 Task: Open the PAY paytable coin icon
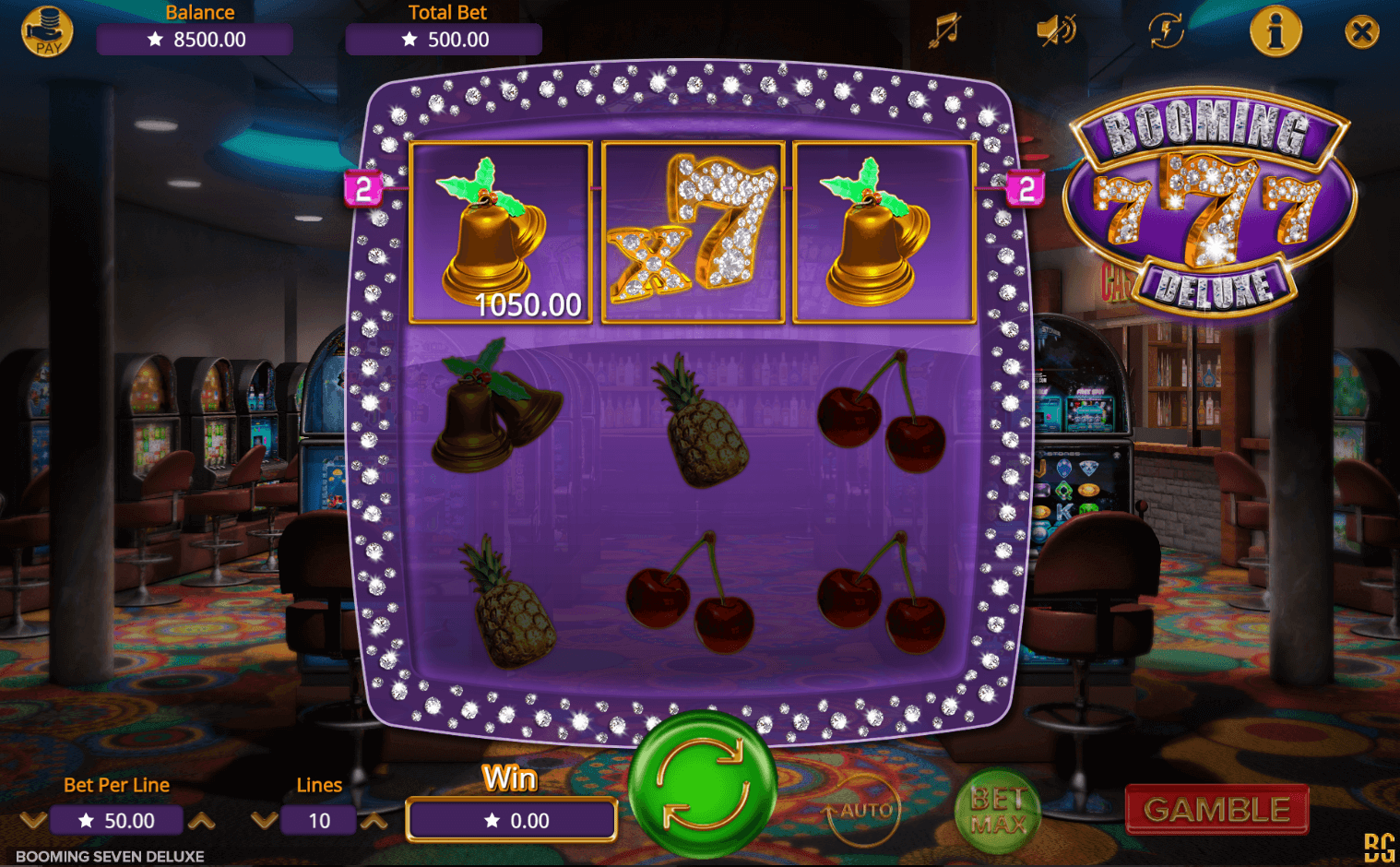click(47, 31)
